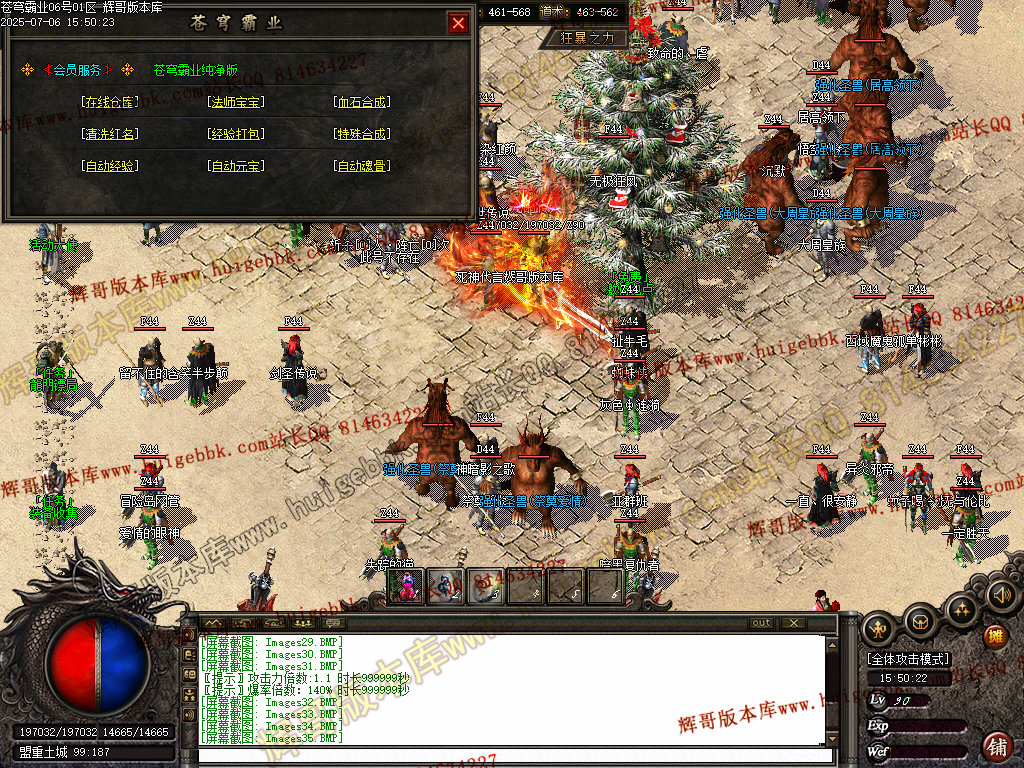Use the item in quick slot 1
Viewport: 1024px width, 768px height.
(x=406, y=586)
